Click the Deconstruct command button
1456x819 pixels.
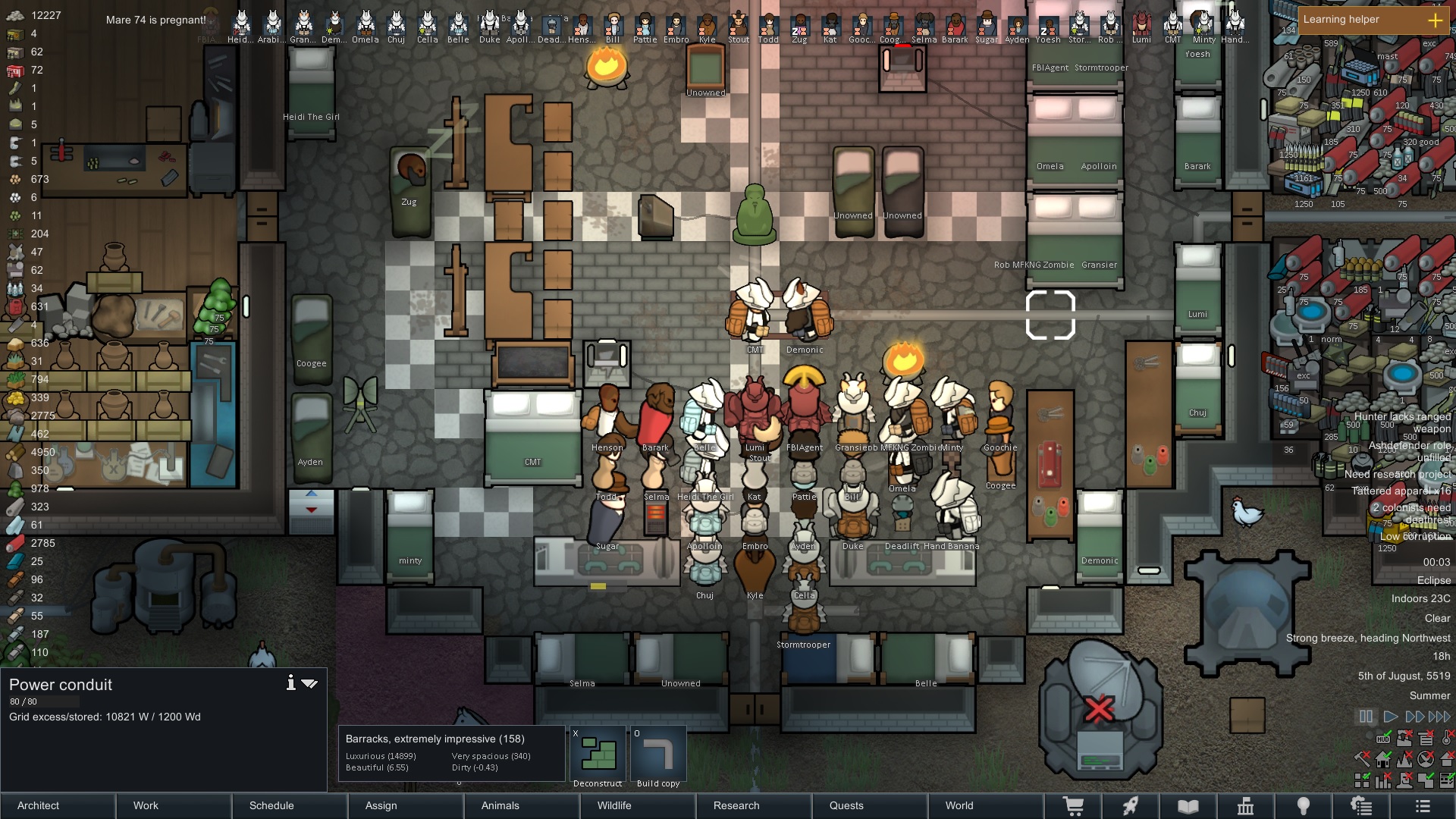598,754
